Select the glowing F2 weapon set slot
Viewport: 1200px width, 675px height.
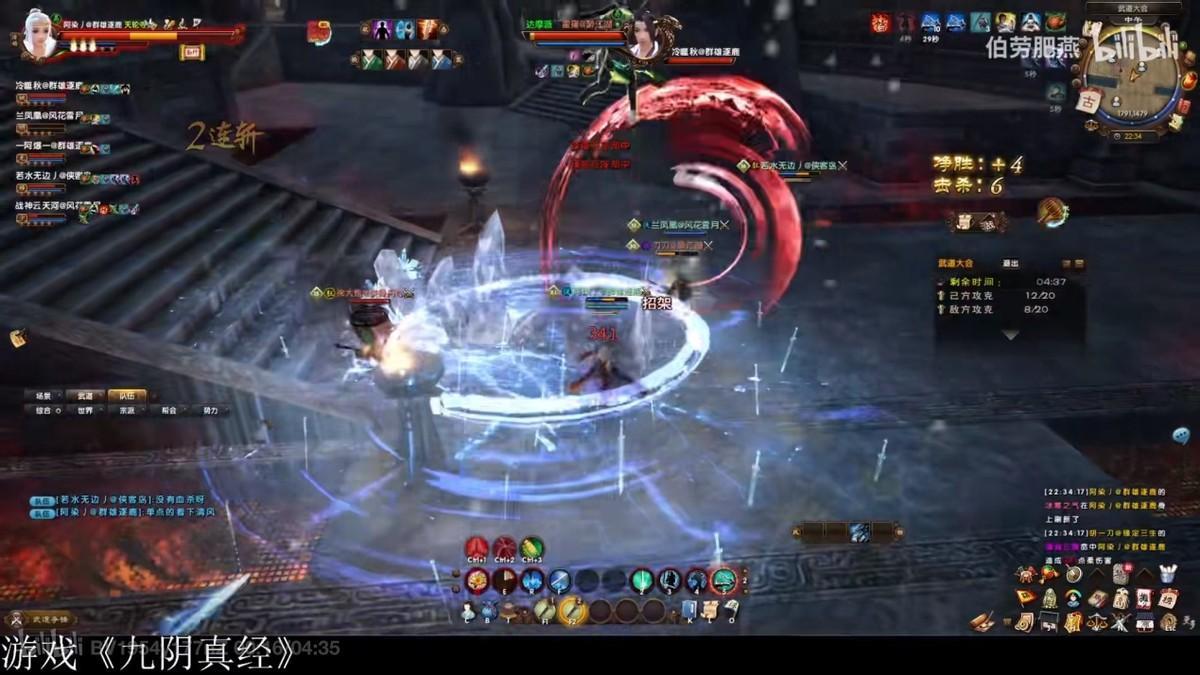pos(573,609)
